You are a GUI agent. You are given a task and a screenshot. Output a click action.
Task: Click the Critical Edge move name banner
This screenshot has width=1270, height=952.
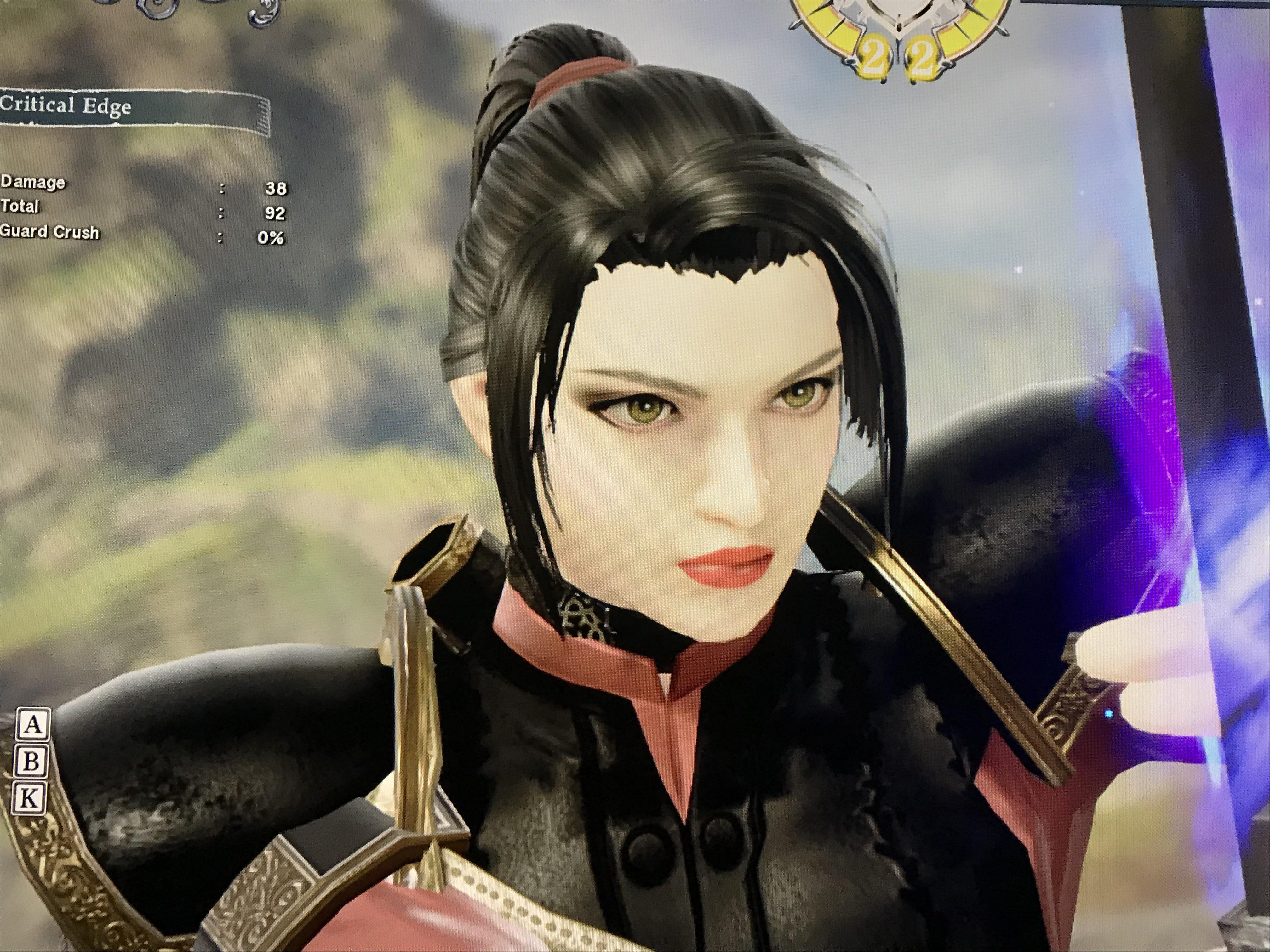point(132,106)
